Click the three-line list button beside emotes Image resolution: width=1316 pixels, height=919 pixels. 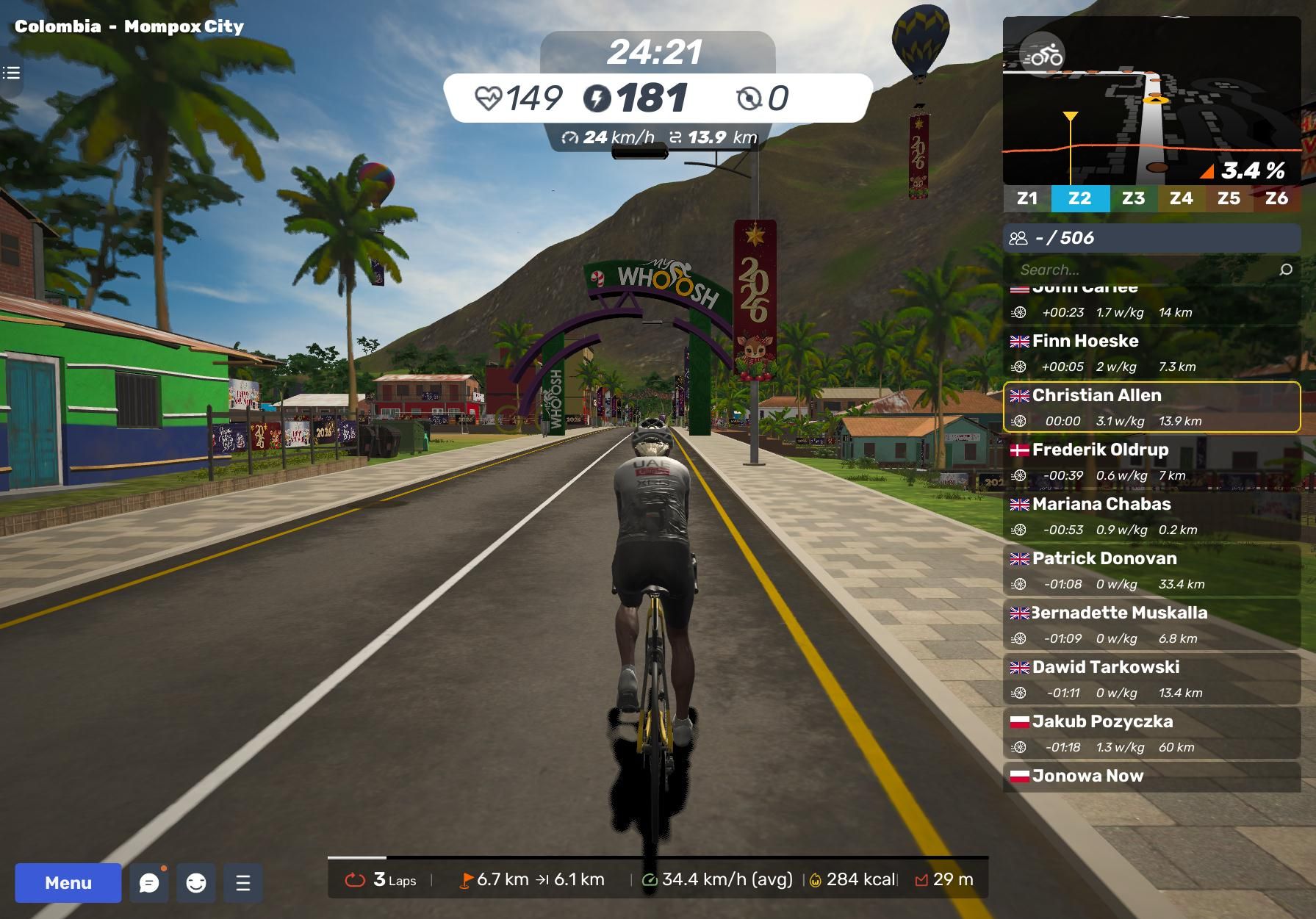[243, 882]
